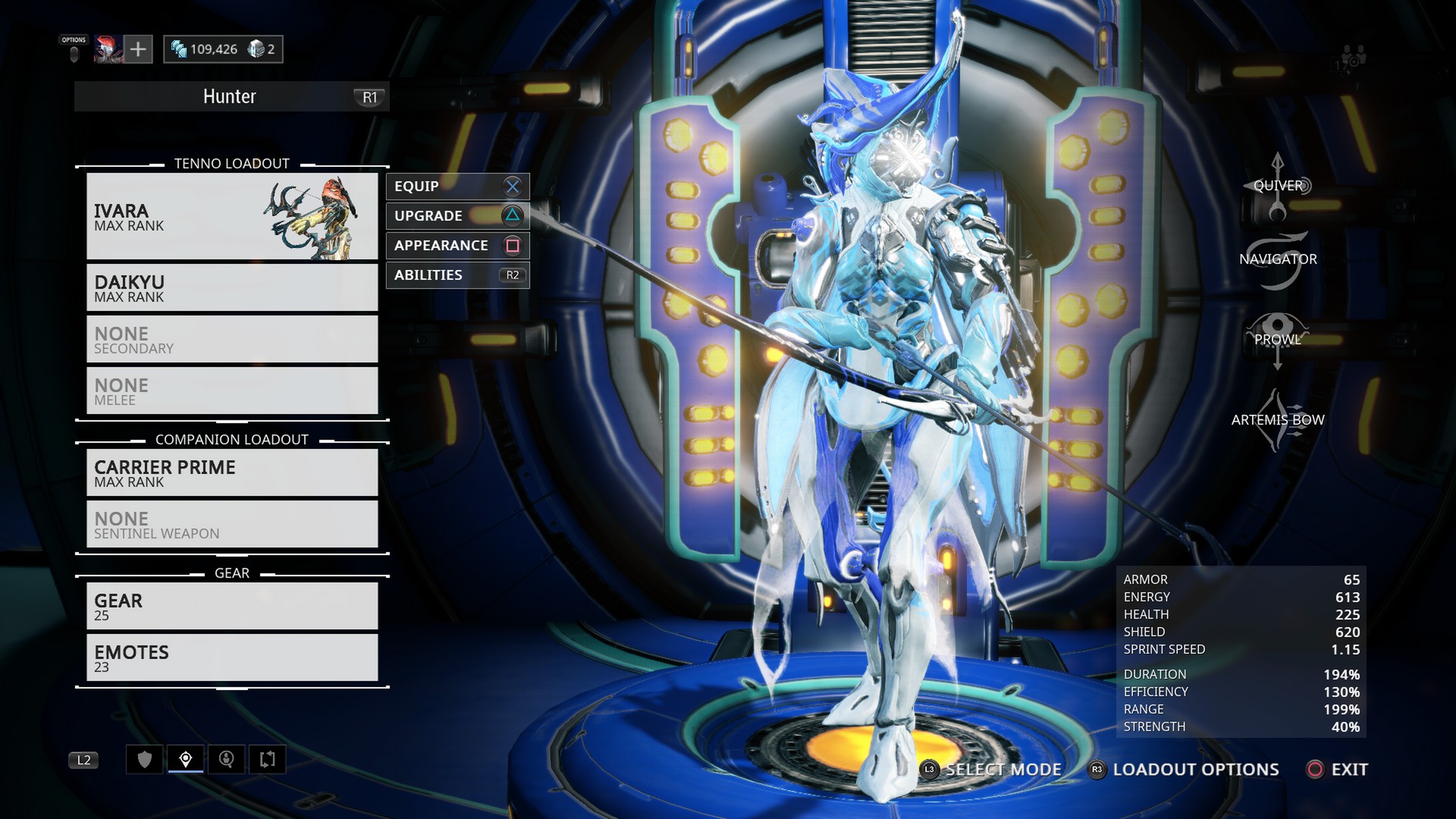The height and width of the screenshot is (819, 1456).
Task: Select the Navigator ability icon
Action: (1278, 260)
